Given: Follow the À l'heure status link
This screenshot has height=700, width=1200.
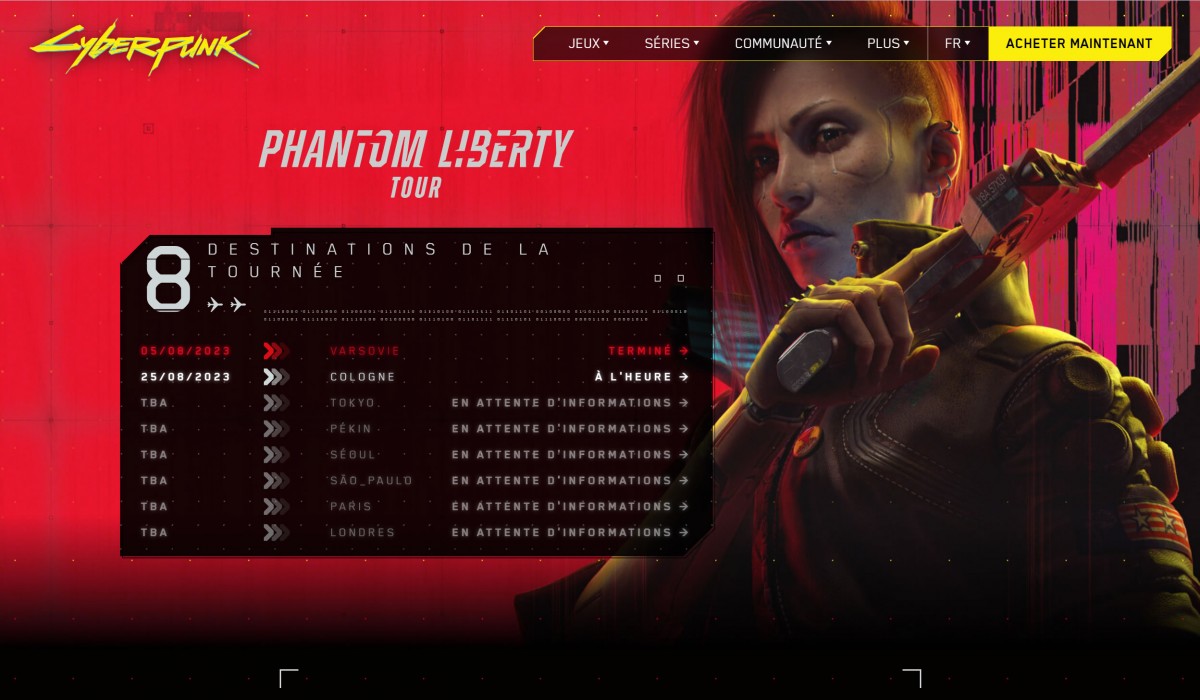Looking at the screenshot, I should pos(641,377).
